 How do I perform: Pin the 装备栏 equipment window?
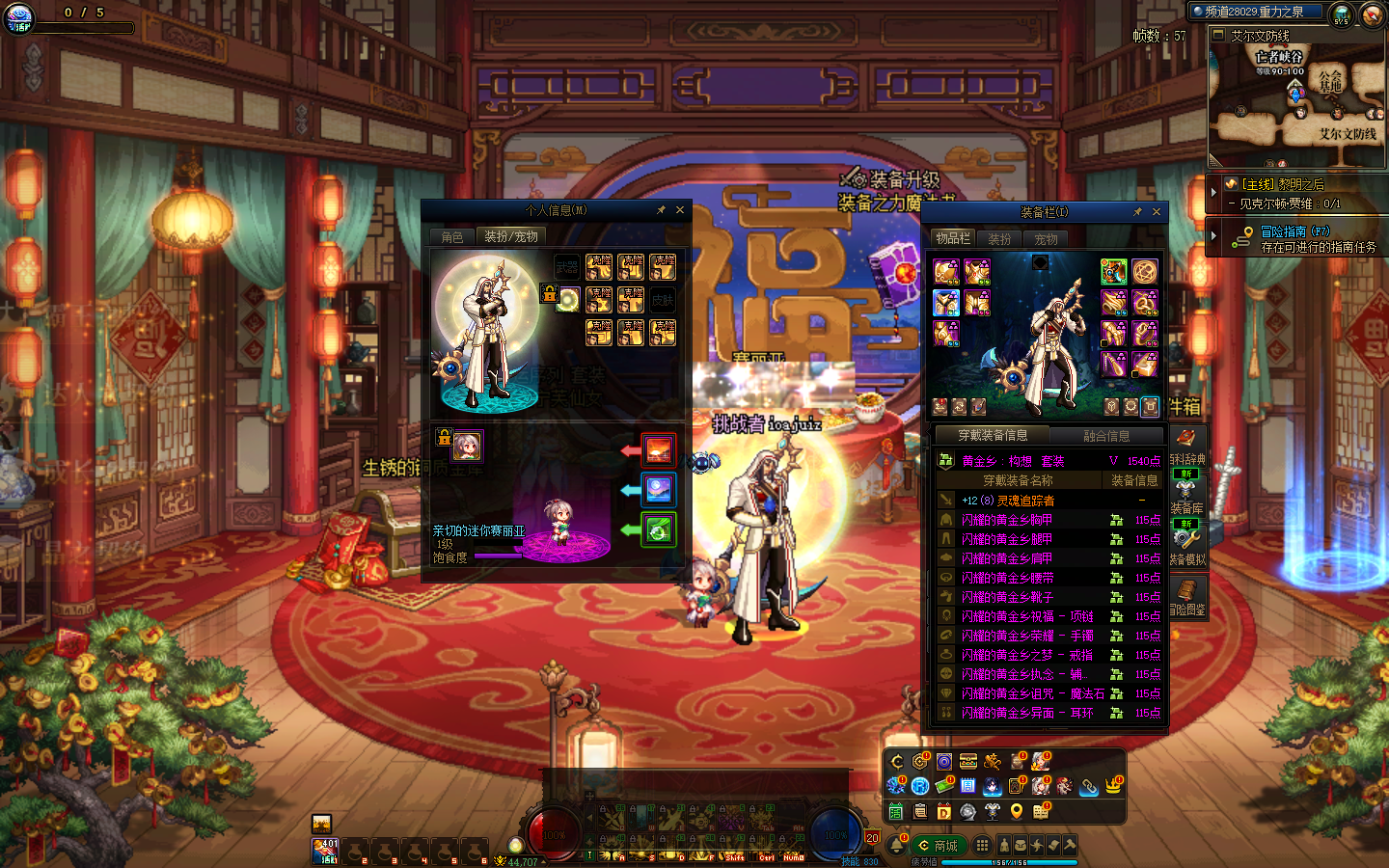(x=1137, y=212)
